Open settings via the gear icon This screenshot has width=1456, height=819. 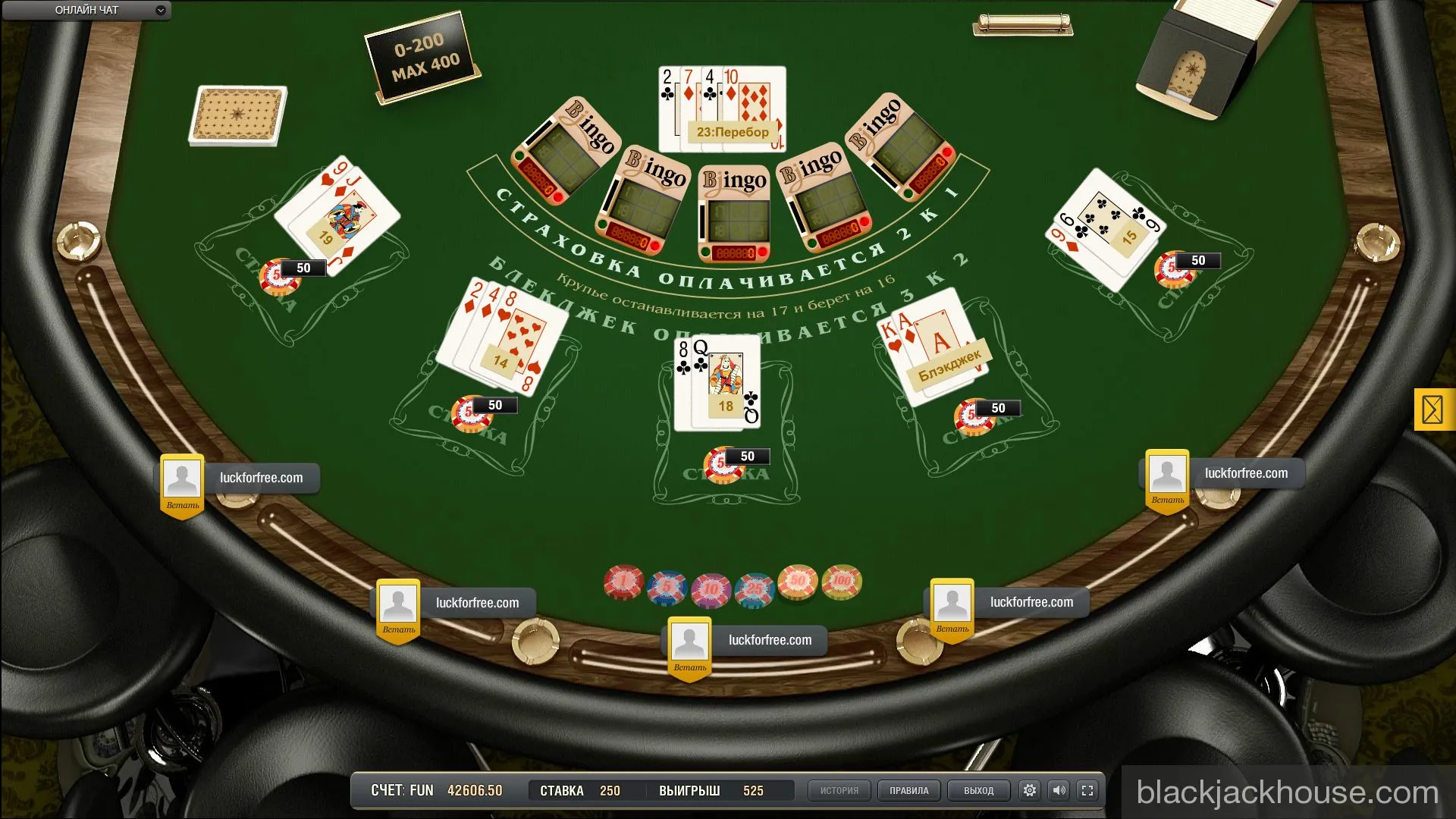pos(1029,790)
